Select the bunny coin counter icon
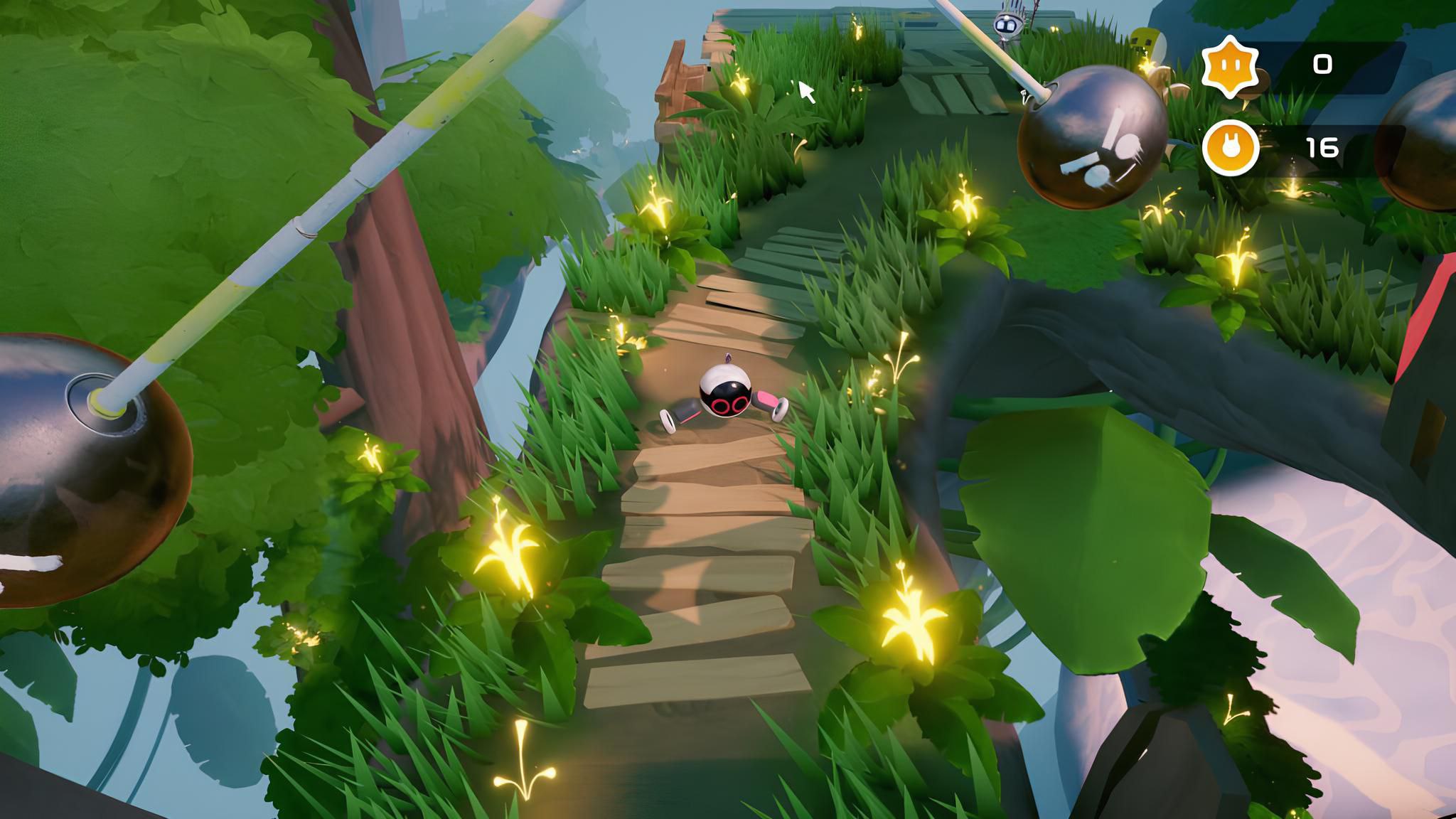This screenshot has height=819, width=1456. (x=1230, y=148)
